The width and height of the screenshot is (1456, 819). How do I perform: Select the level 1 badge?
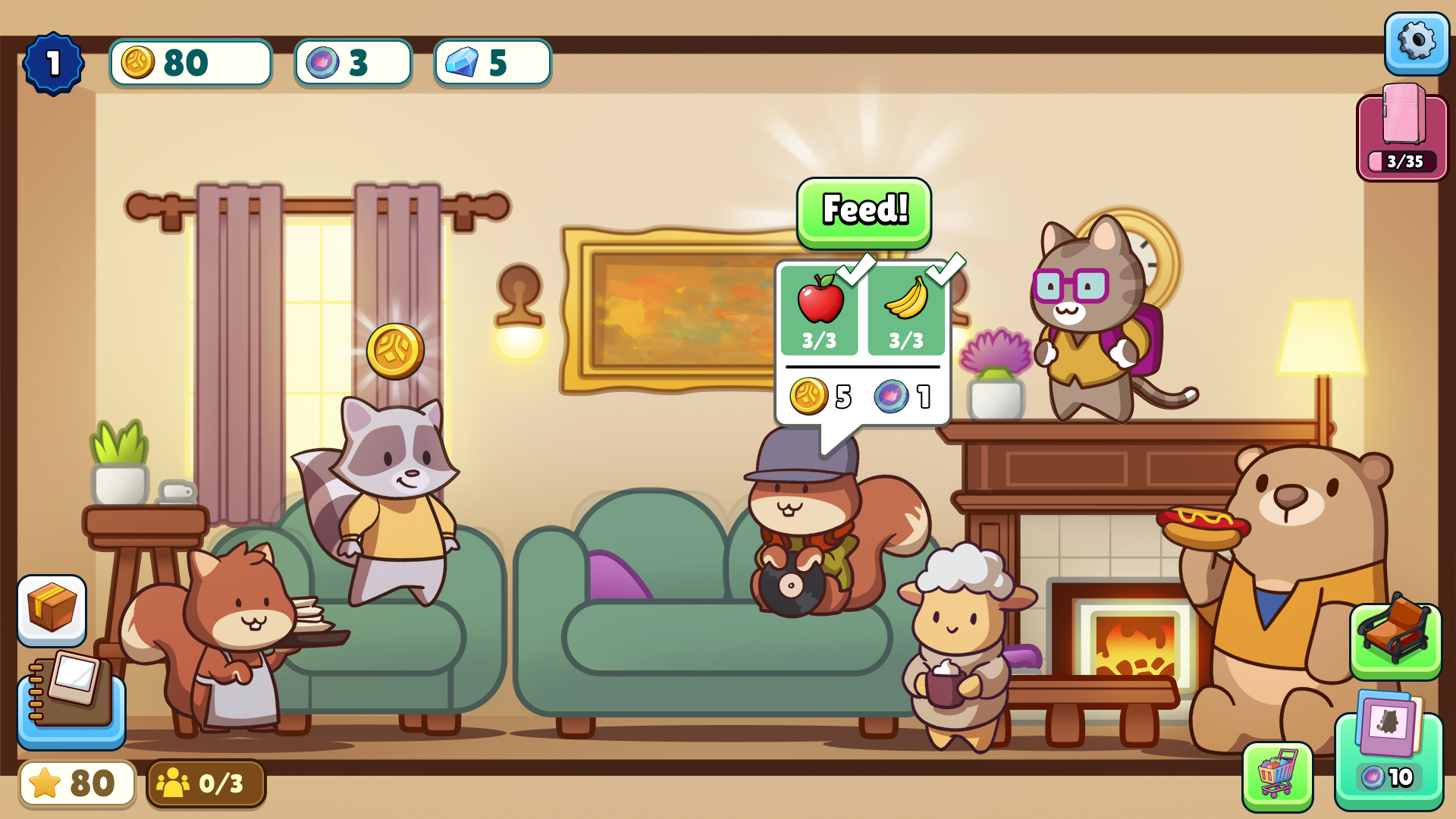pyautogui.click(x=53, y=63)
